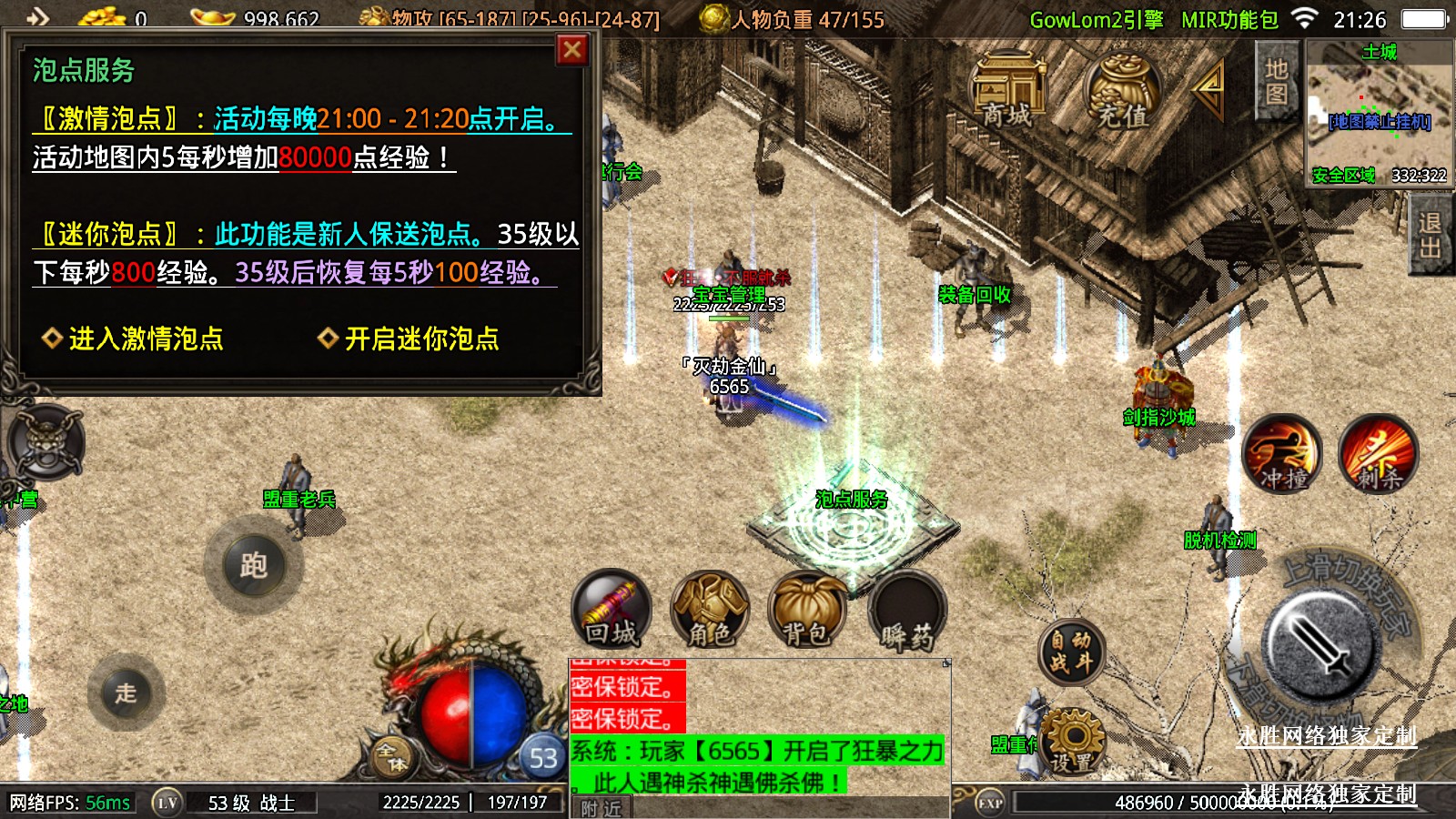Switch movement to 跑 run
The image size is (1456, 819).
coord(254,566)
